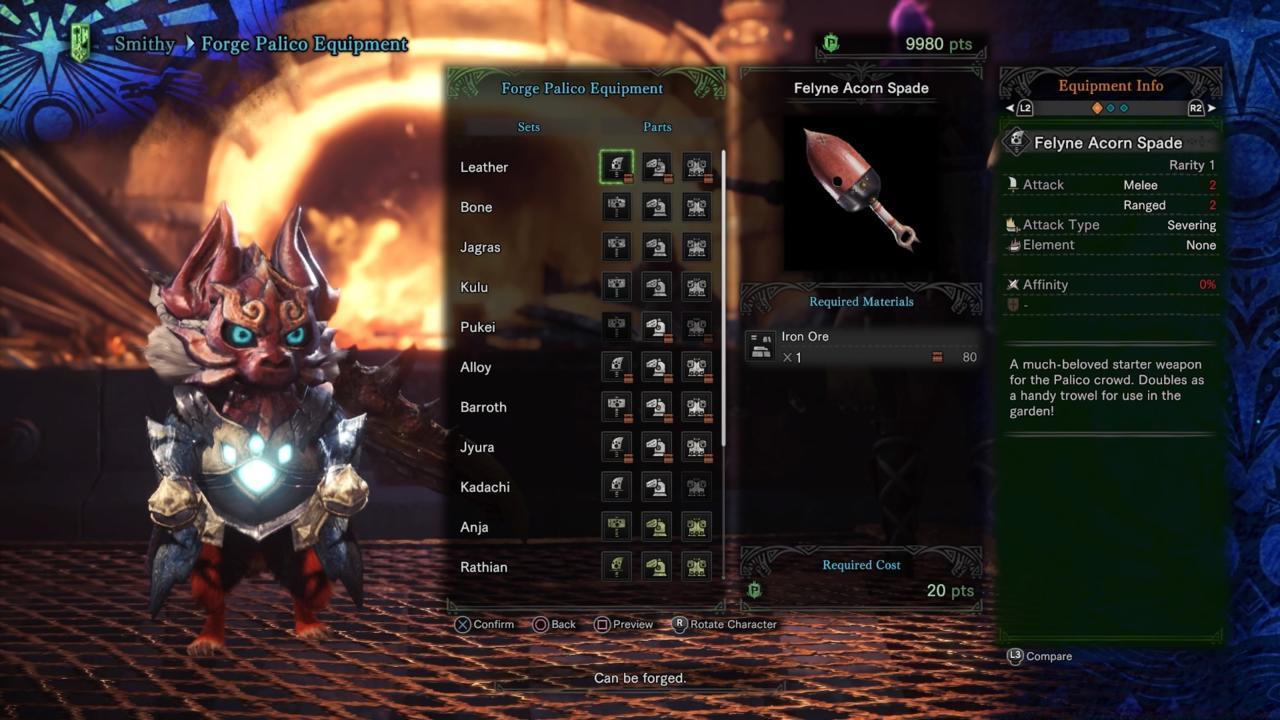
Task: Expand the arrow beside Can be forged notice
Action: tap(782, 687)
